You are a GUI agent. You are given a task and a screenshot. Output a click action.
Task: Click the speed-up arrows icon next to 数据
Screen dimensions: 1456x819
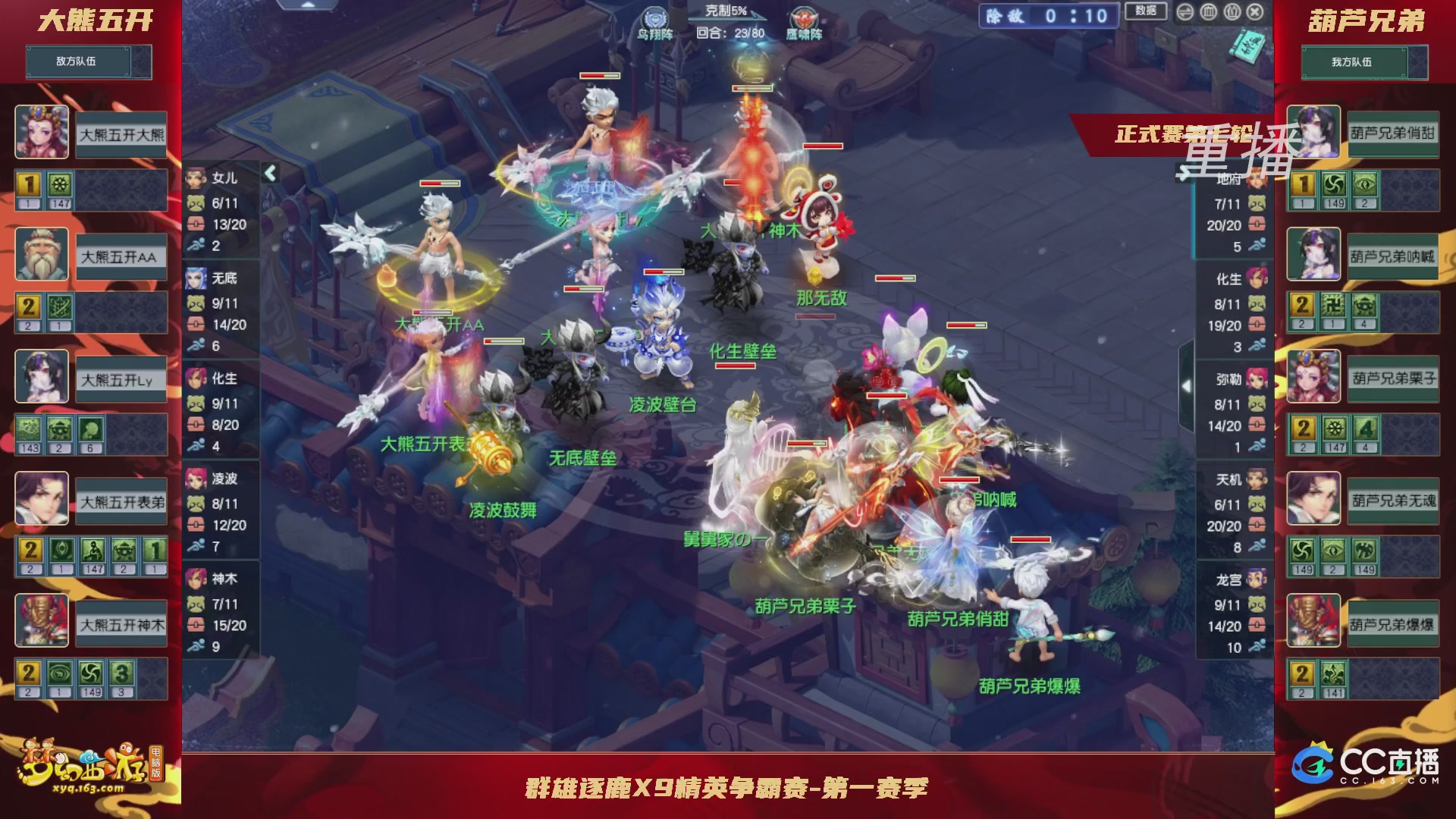click(1185, 12)
